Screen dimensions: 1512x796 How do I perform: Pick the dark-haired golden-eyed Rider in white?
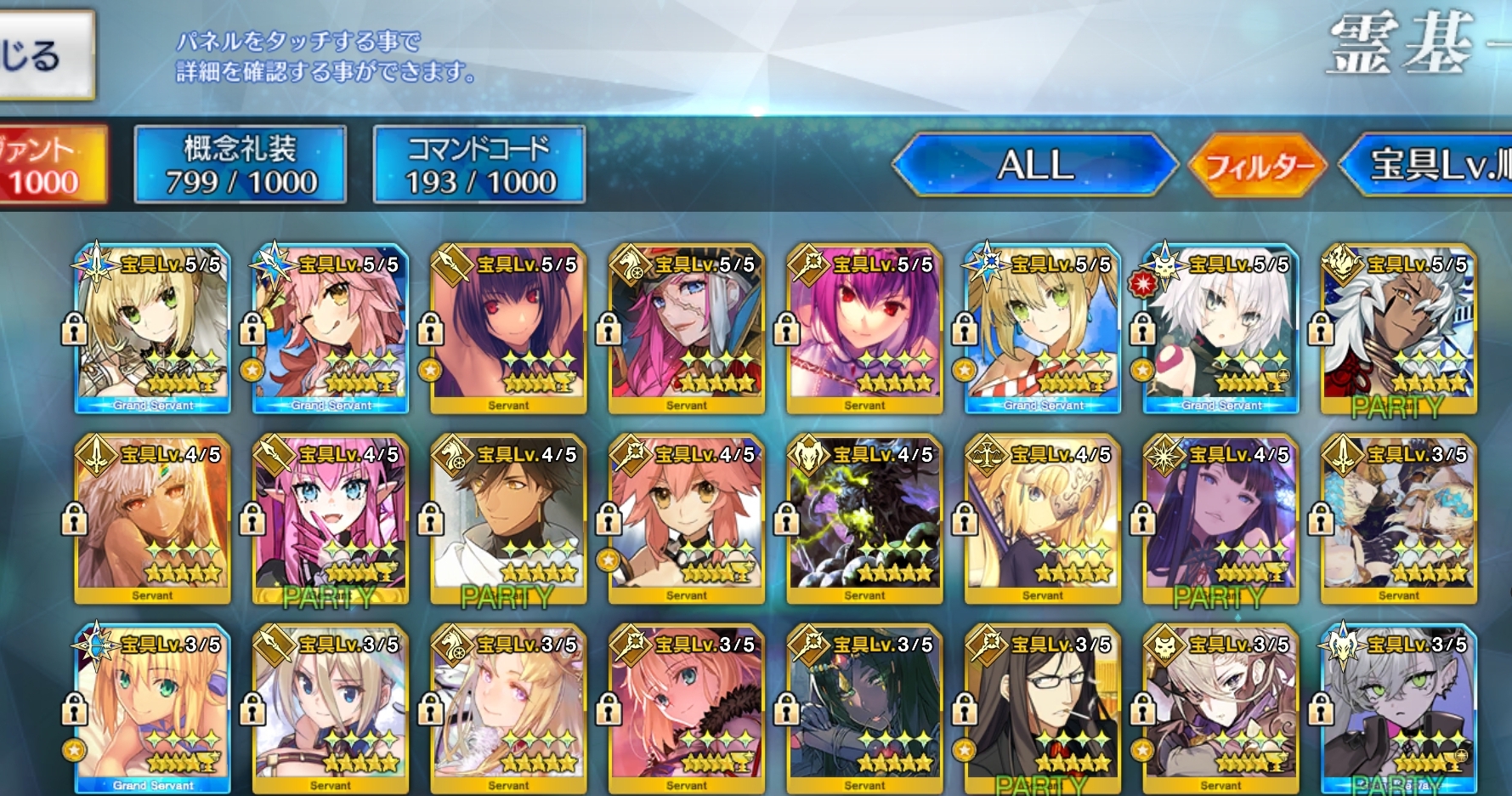click(508, 520)
